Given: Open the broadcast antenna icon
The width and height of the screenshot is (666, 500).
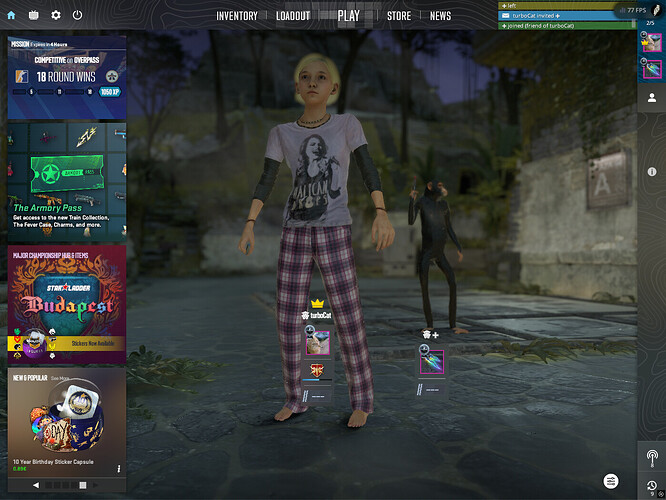Looking at the screenshot, I should pyautogui.click(x=652, y=458).
